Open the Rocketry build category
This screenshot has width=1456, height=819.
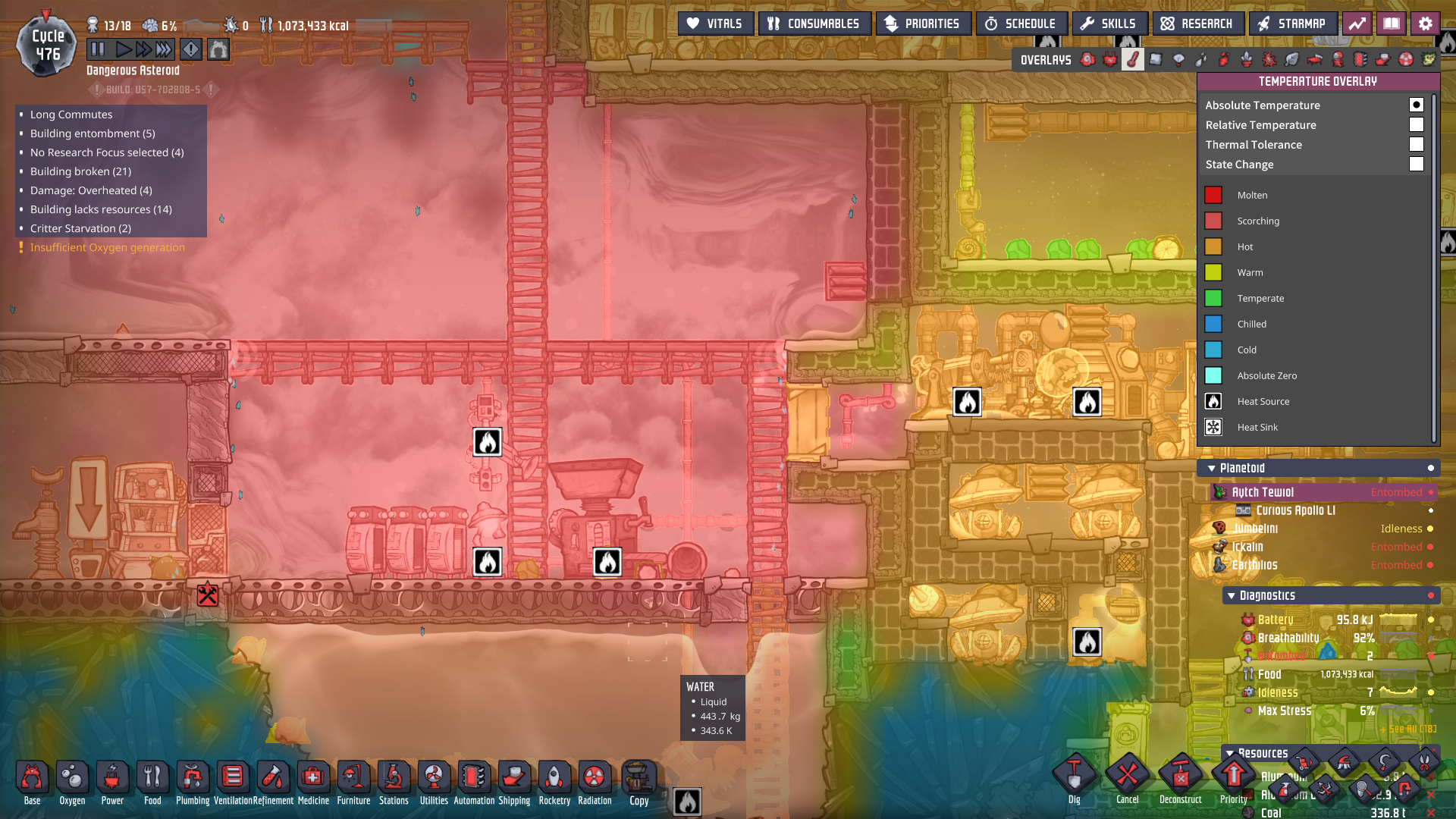tap(554, 781)
